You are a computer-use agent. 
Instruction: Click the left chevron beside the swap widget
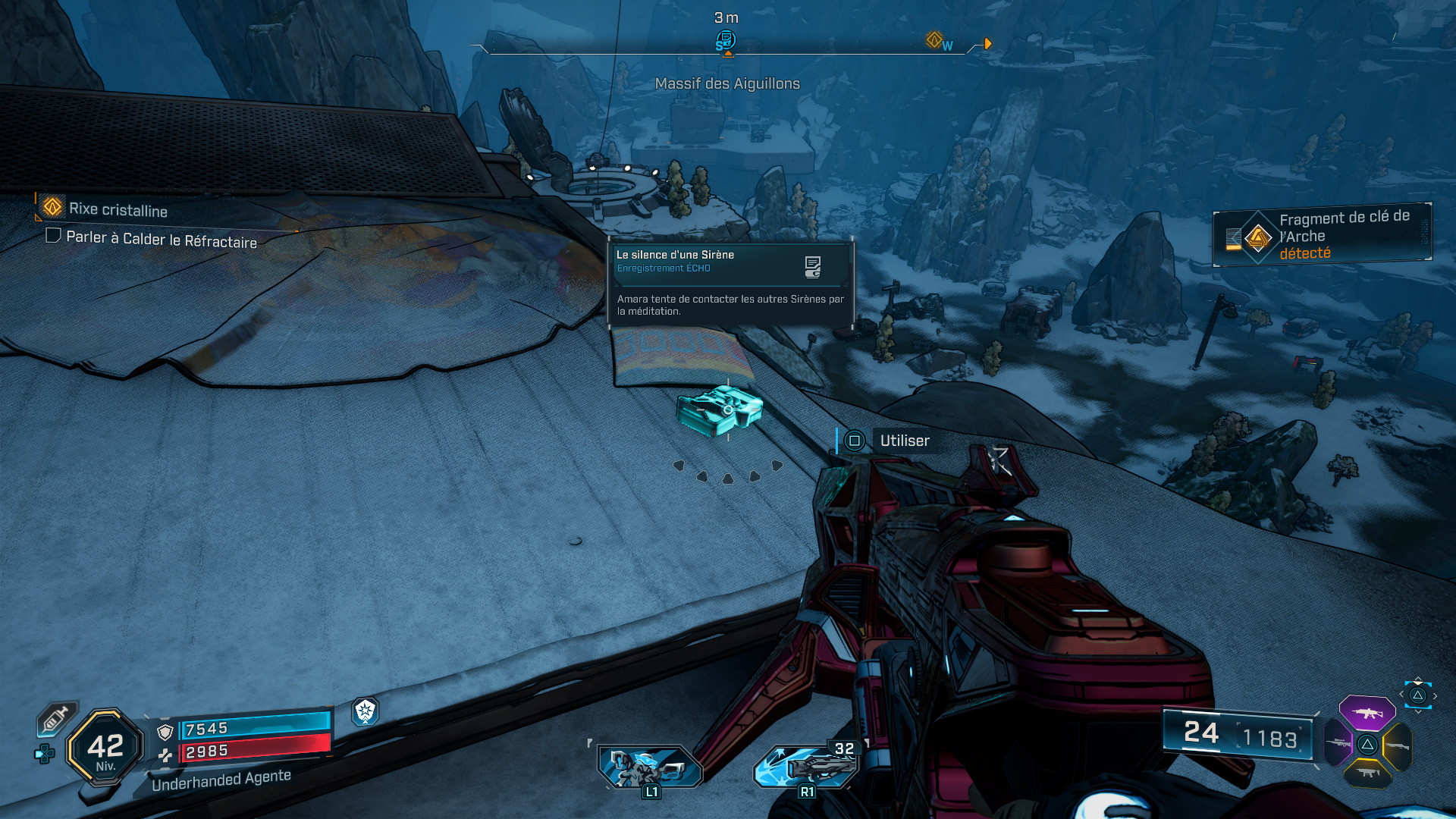tap(1401, 694)
